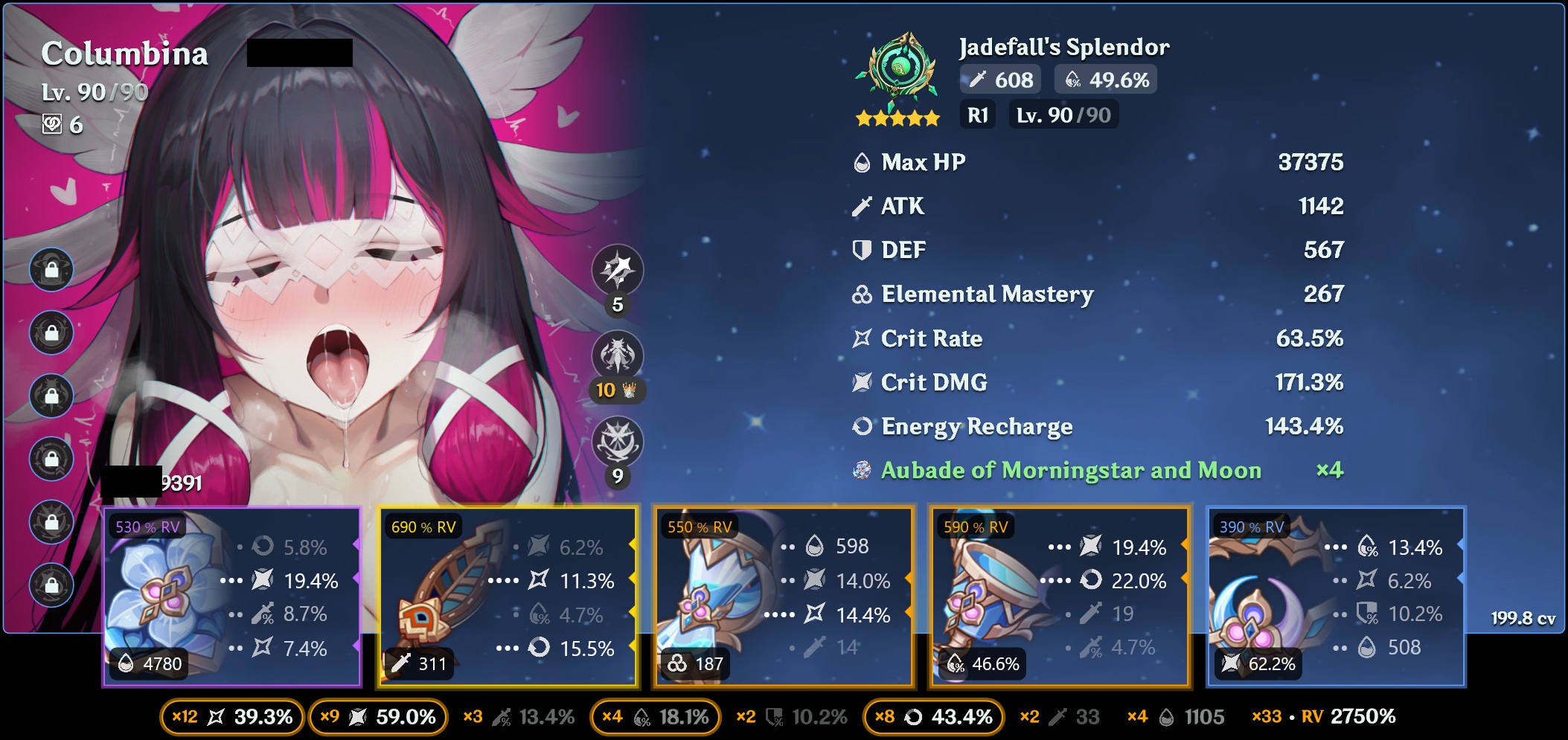The width and height of the screenshot is (1568, 740).
Task: Show the Aubade of Morningstar and Moon set bonus
Action: (1070, 470)
